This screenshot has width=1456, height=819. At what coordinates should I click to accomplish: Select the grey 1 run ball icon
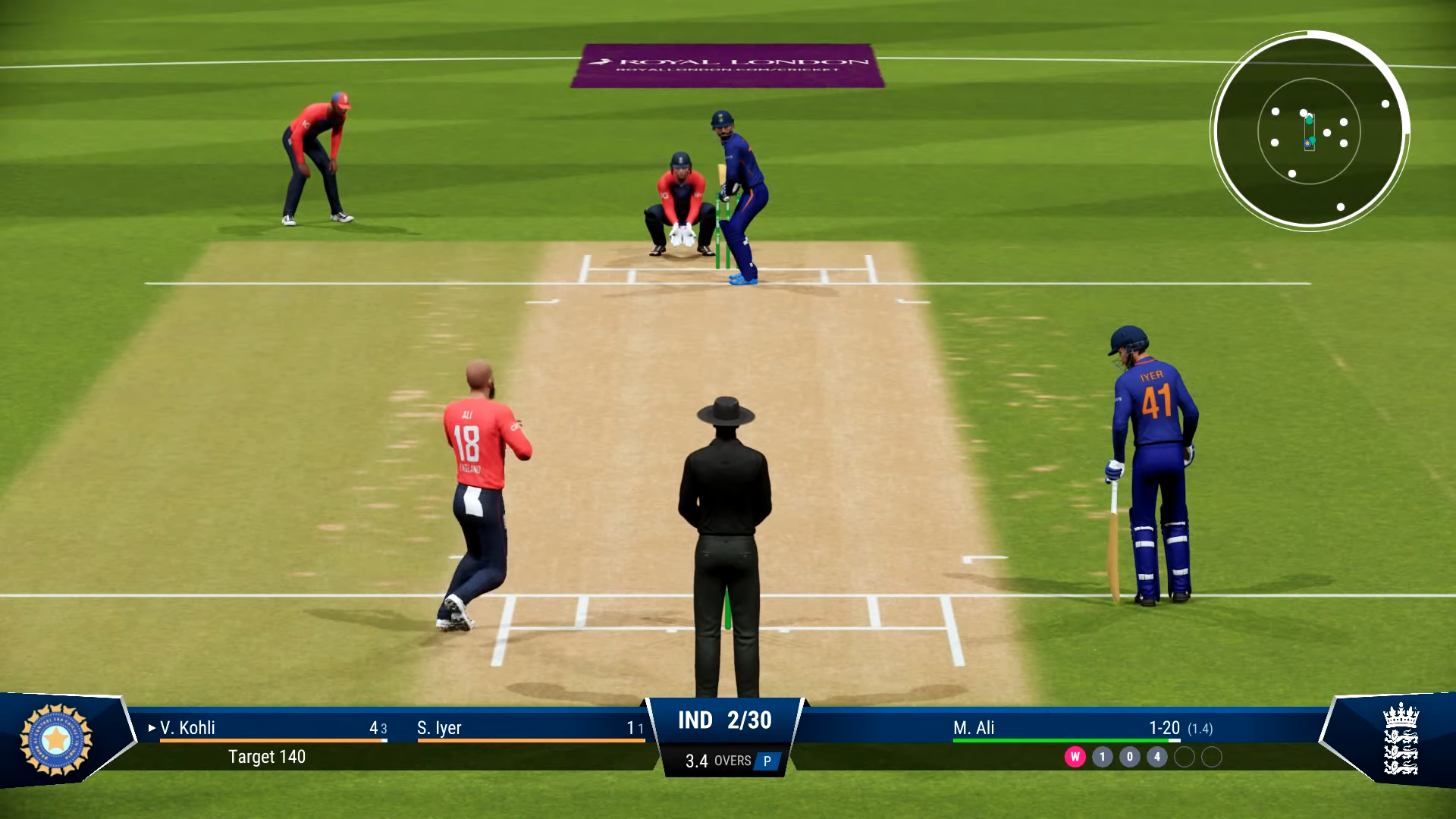point(1103,755)
